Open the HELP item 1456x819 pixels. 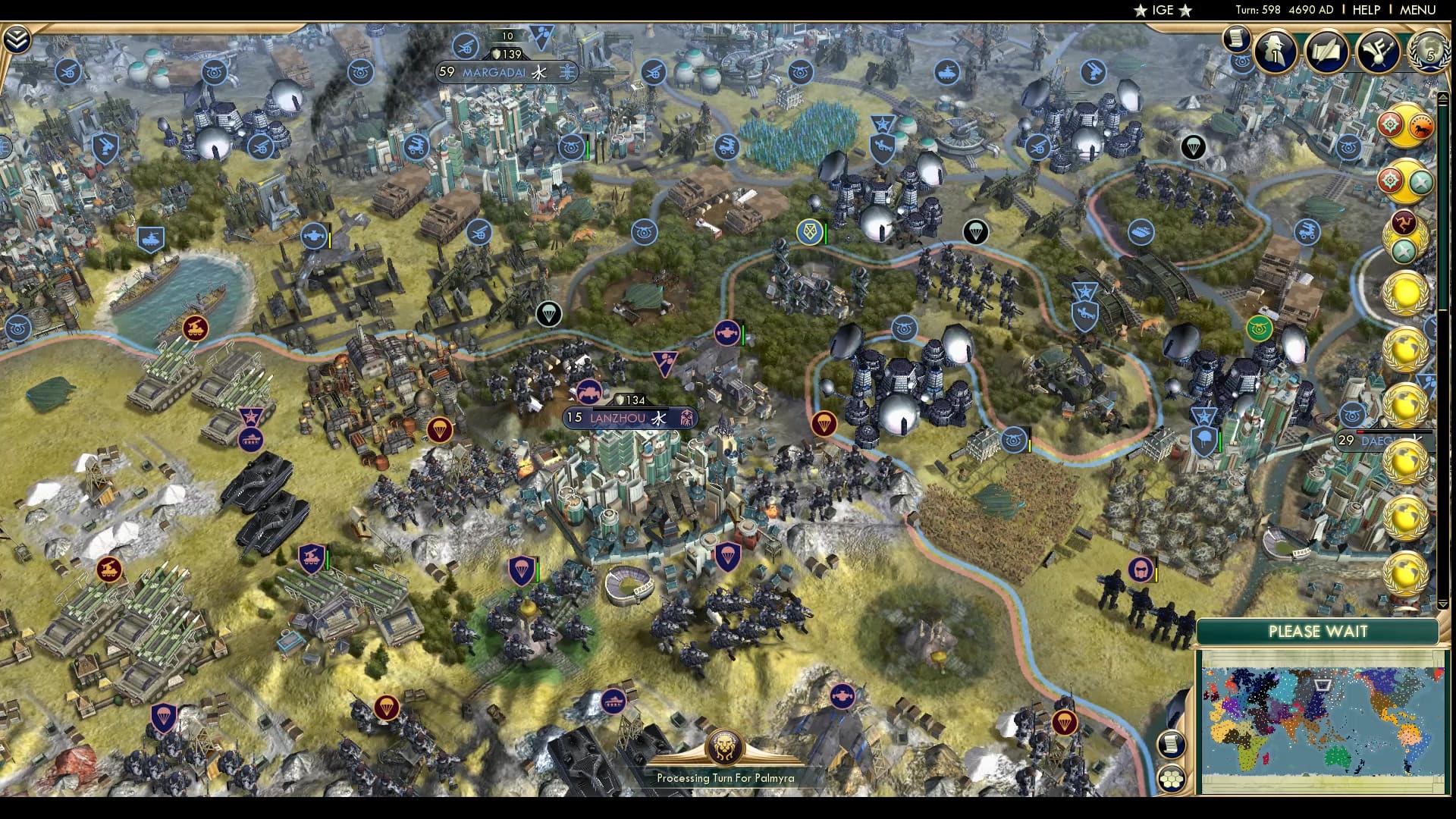1367,10
